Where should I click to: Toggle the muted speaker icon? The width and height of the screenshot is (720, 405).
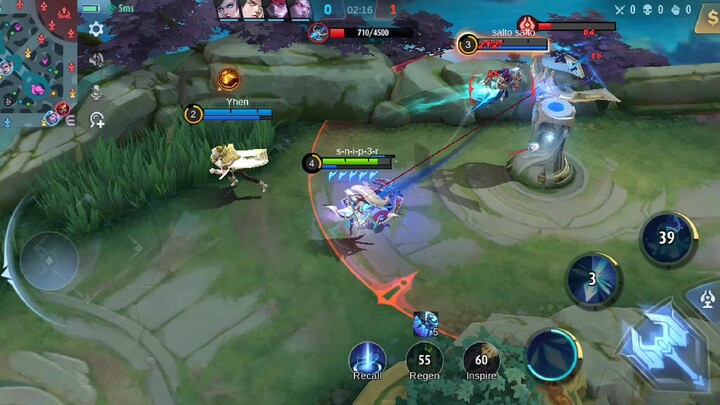coord(96,60)
